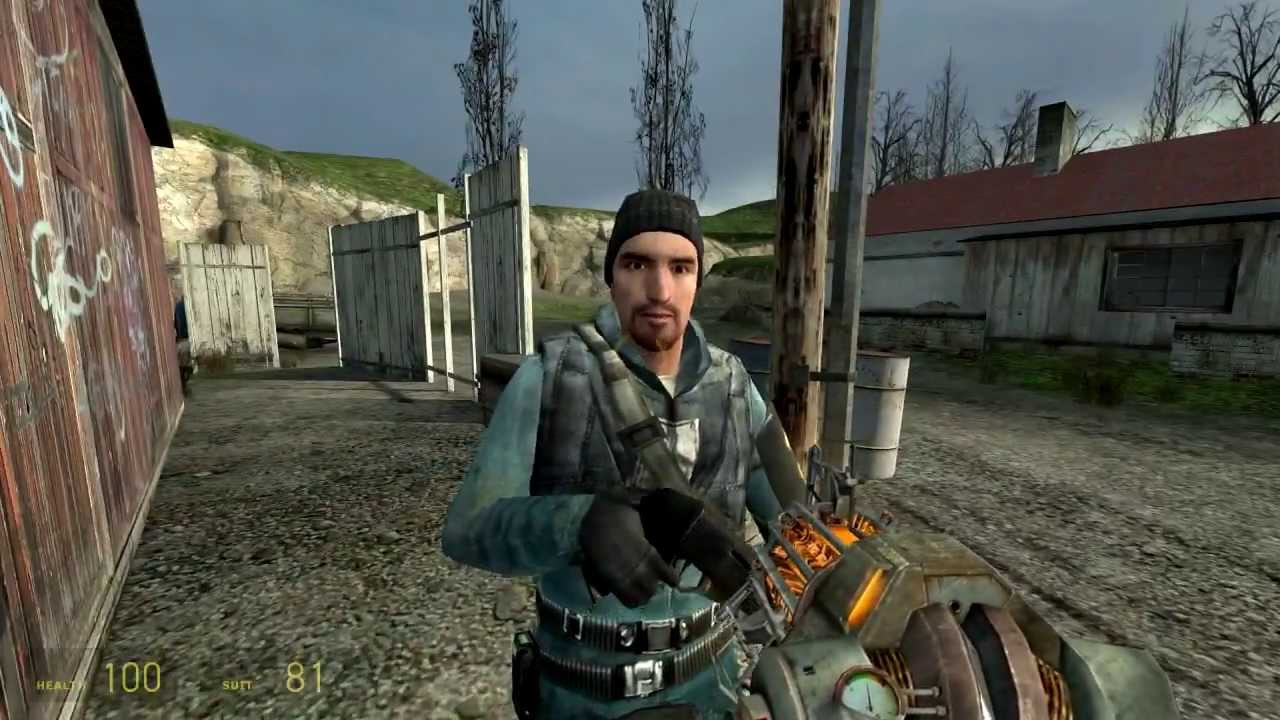Select the health value showing 100

pos(132,678)
